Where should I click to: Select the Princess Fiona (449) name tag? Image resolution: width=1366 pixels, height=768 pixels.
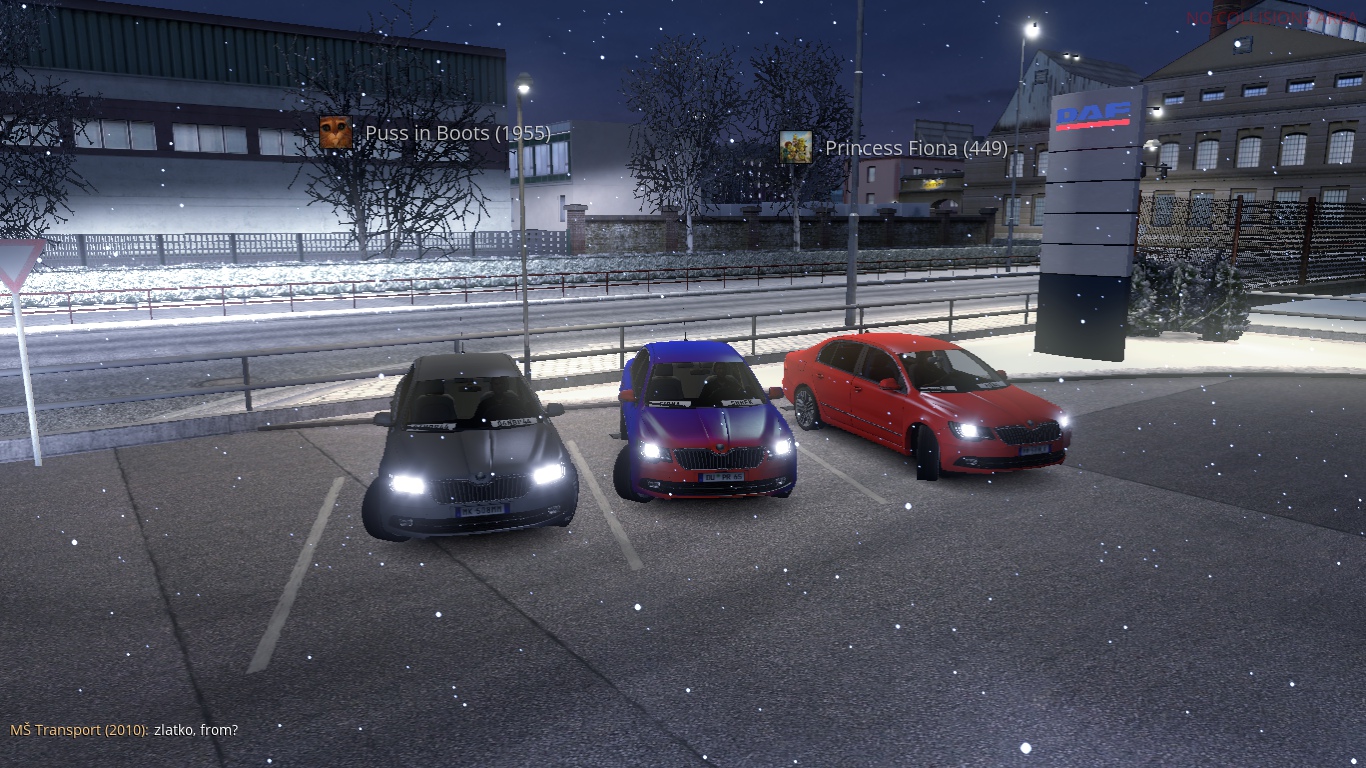pyautogui.click(x=915, y=149)
